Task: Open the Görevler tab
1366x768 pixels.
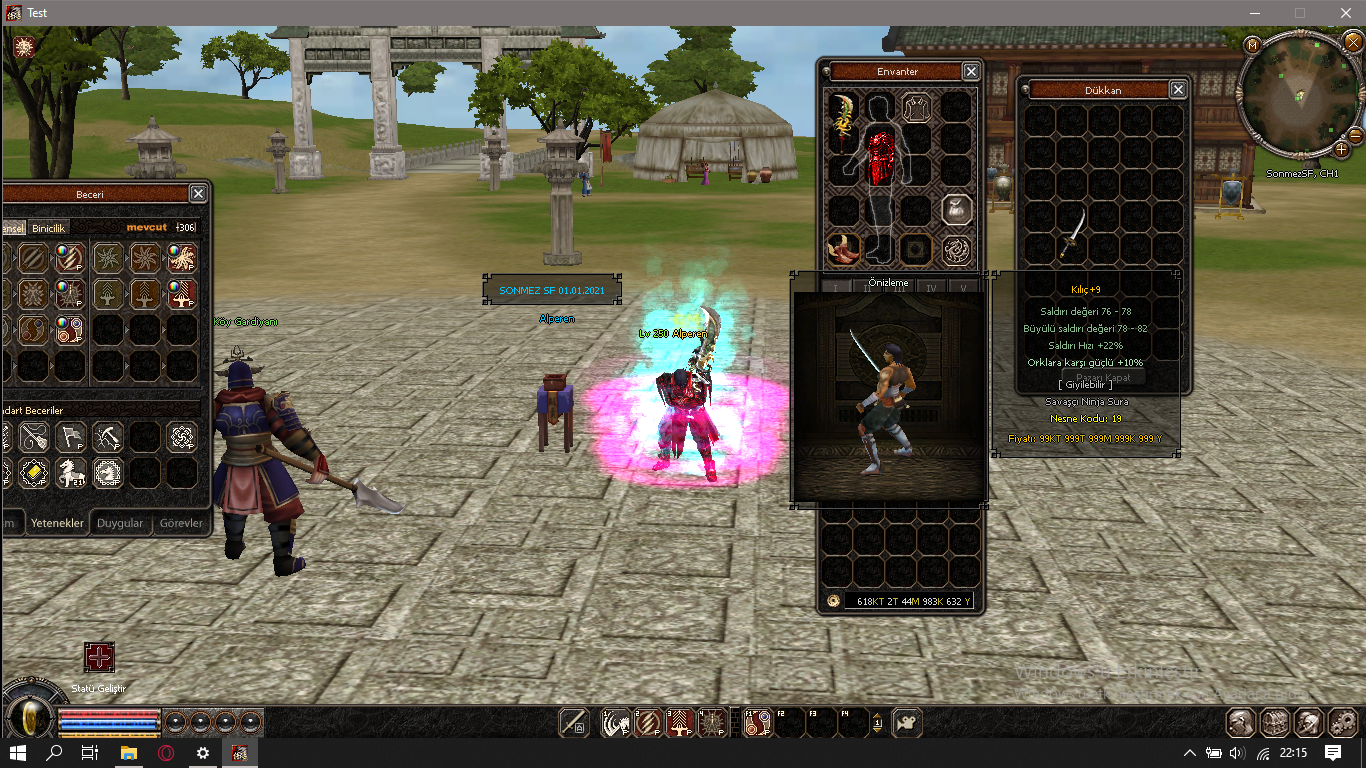Action: pyautogui.click(x=181, y=522)
